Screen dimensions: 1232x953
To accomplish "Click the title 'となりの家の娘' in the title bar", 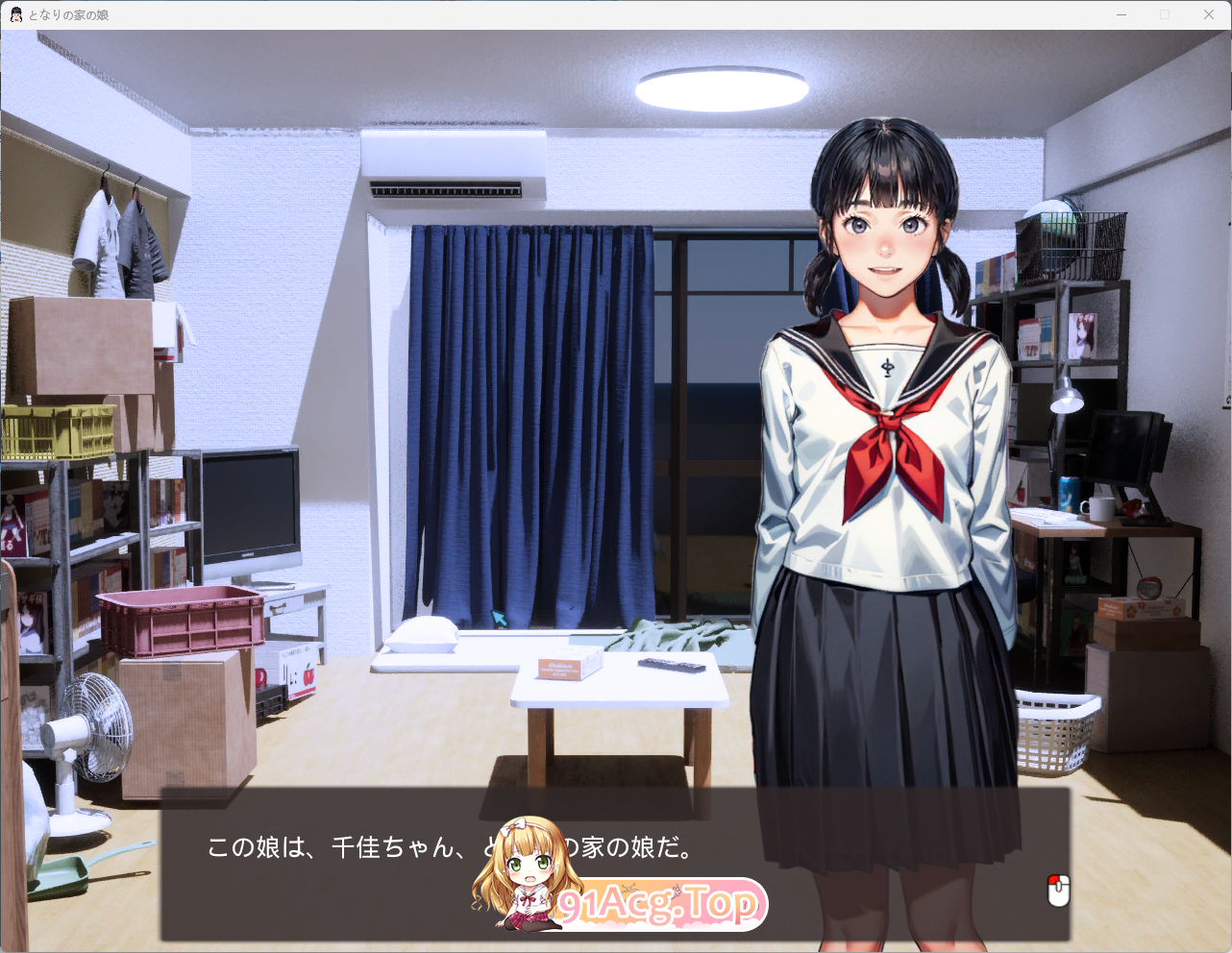I will pyautogui.click(x=67, y=14).
